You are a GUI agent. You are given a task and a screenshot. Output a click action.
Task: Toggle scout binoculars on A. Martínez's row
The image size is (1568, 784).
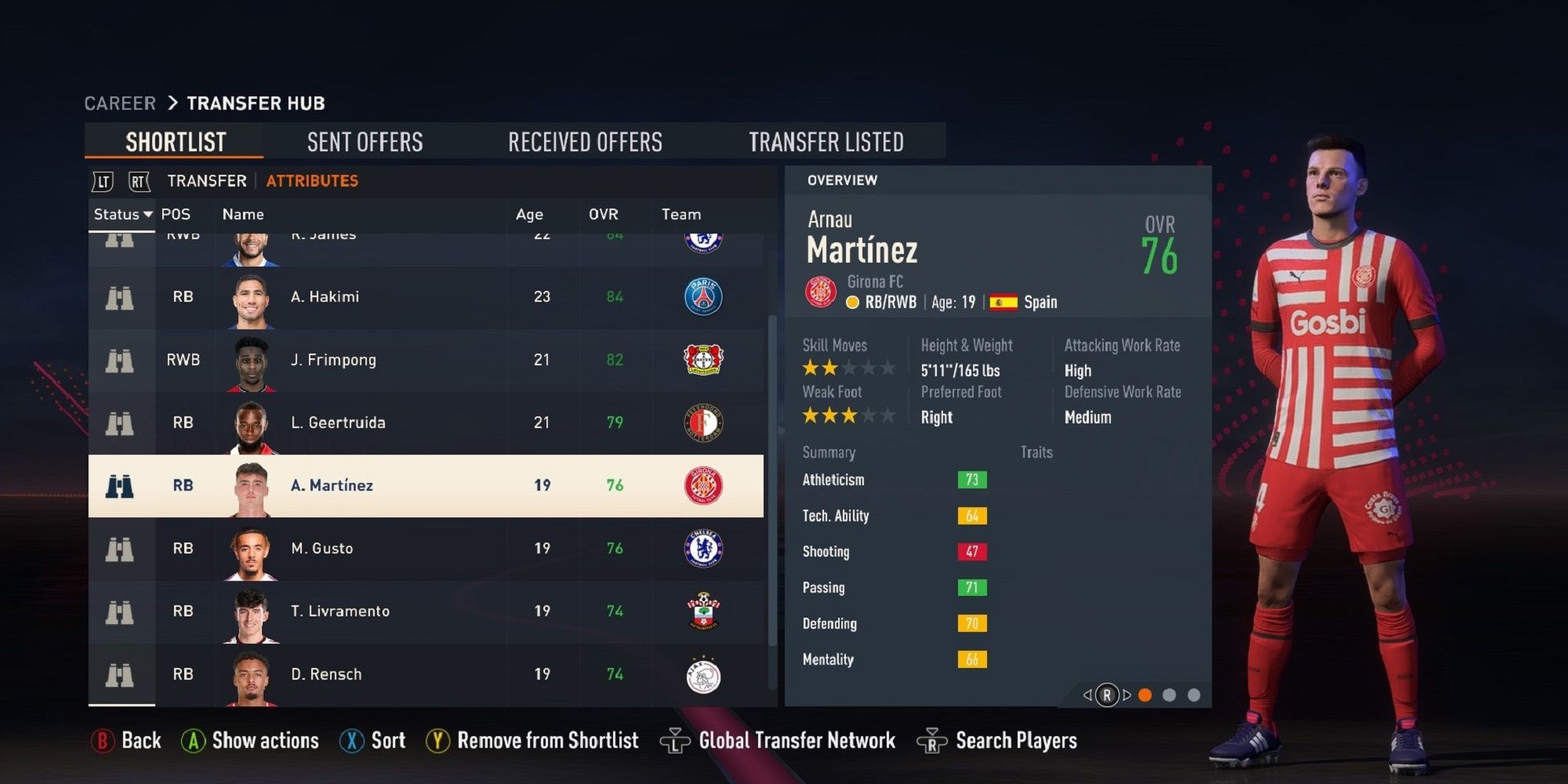click(x=119, y=485)
